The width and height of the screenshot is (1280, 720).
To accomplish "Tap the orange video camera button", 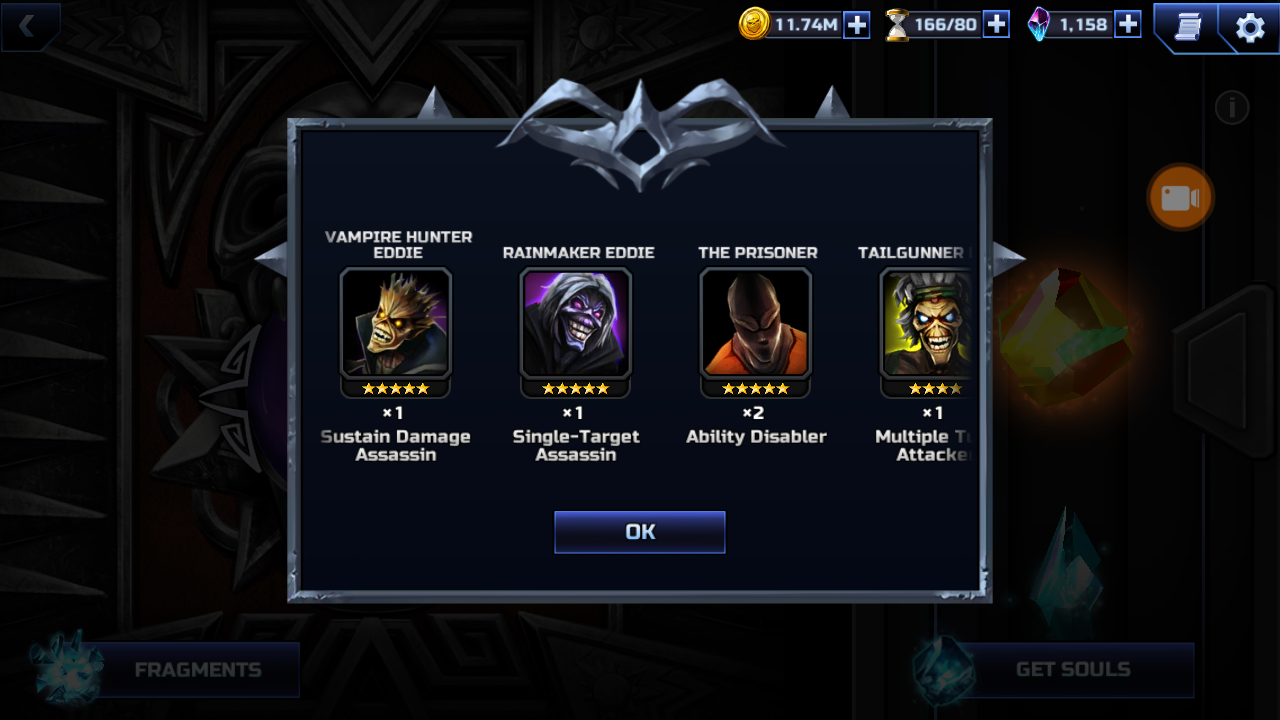I will 1180,198.
